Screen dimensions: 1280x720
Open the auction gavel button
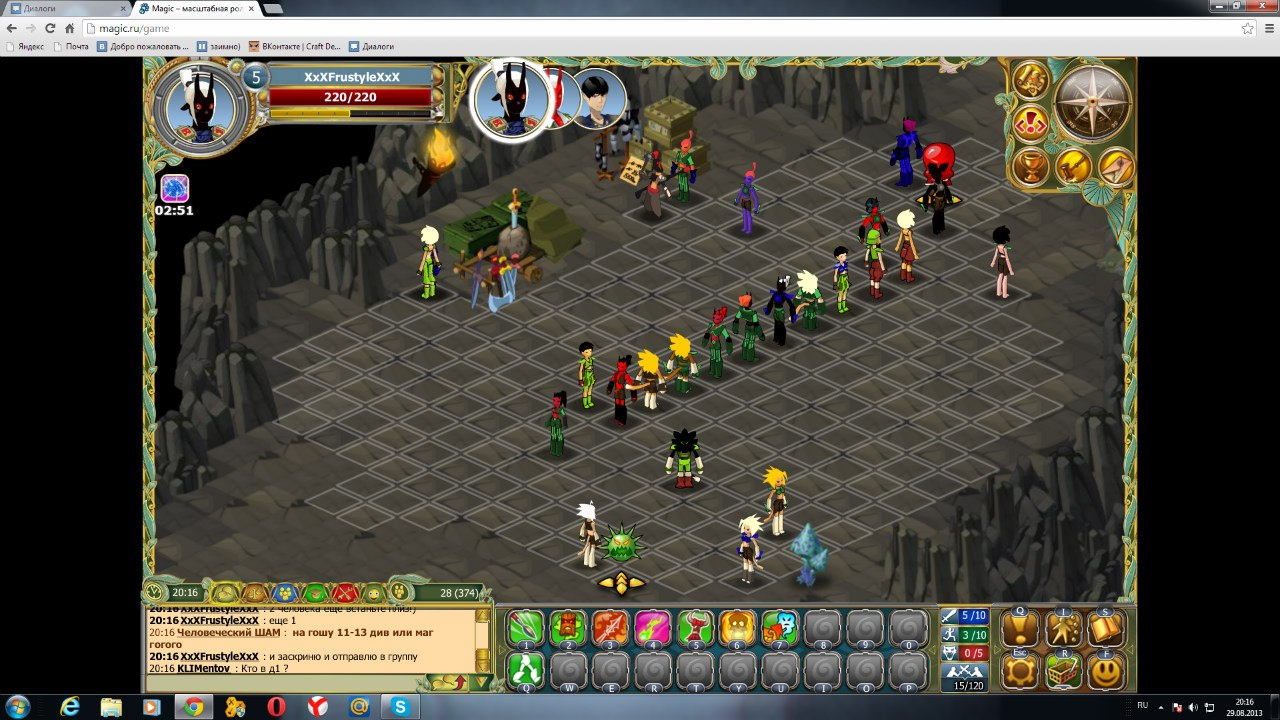coord(1073,166)
